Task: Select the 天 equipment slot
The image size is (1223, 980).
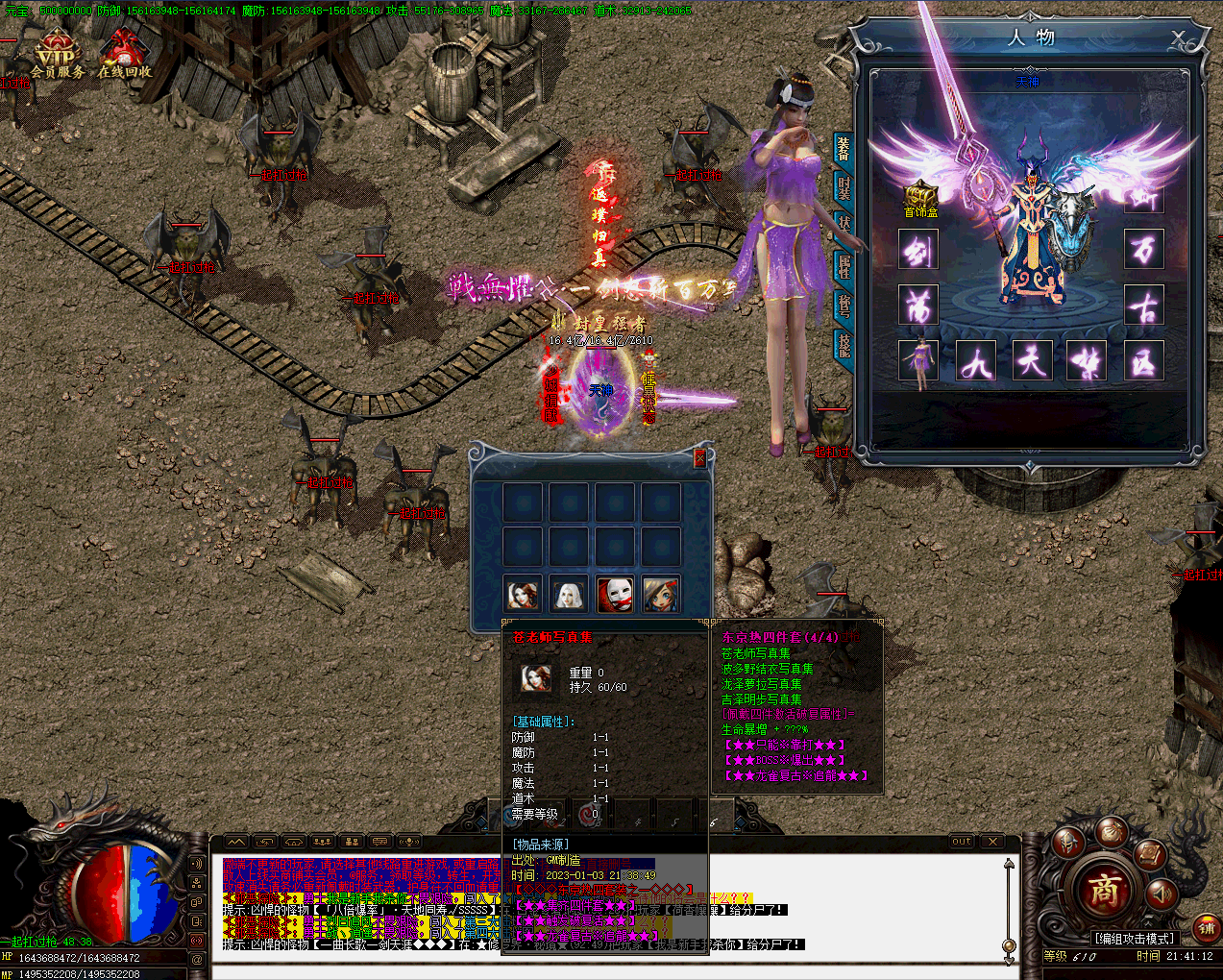Action: tap(1032, 361)
